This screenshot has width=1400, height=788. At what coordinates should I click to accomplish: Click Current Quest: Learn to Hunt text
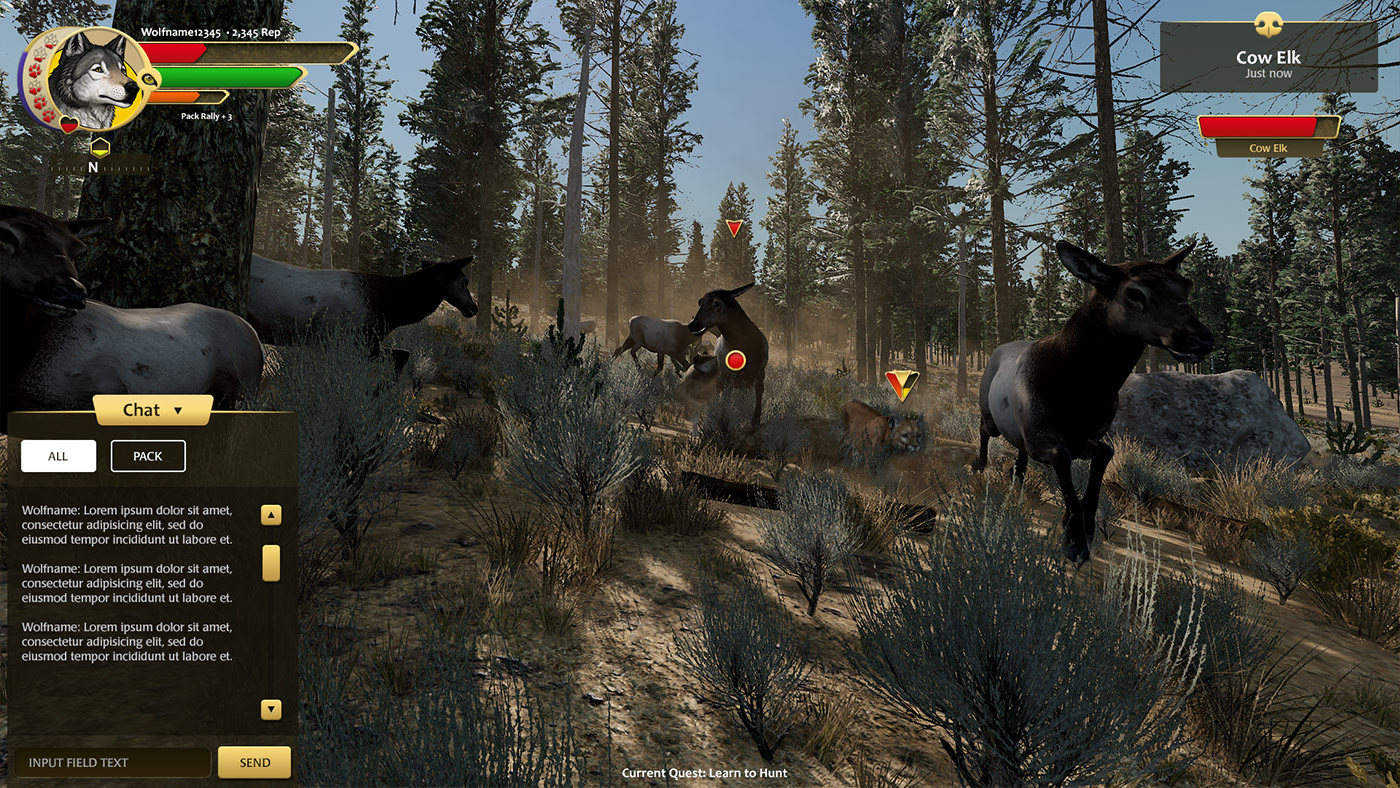click(x=704, y=773)
